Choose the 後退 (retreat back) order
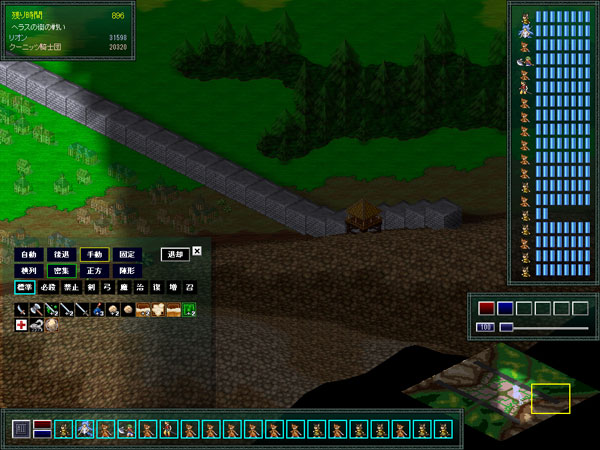Image resolution: width=600 pixels, height=450 pixels. [x=62, y=254]
